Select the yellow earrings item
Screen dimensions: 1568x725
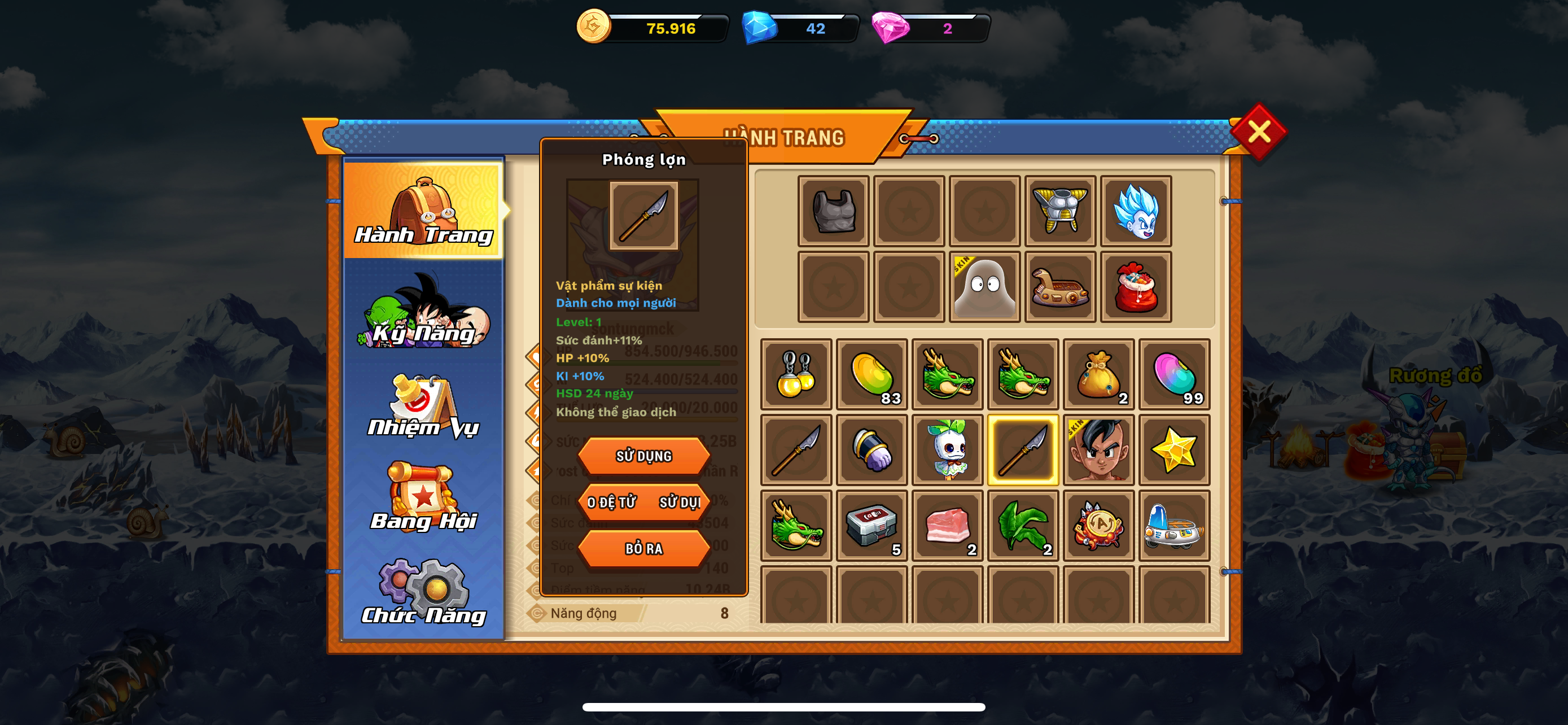(796, 374)
